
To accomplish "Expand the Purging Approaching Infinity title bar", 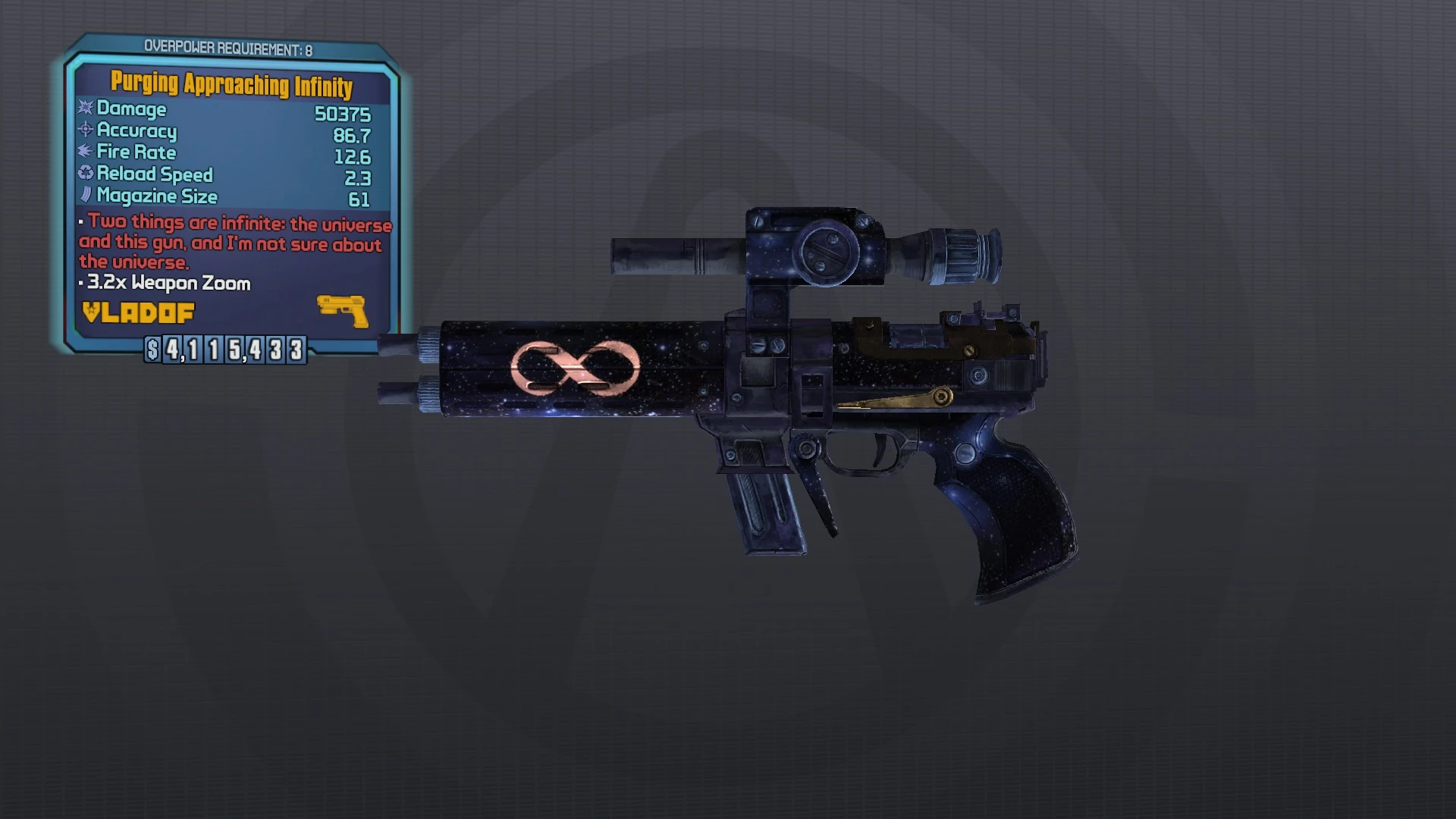I will tap(230, 87).
